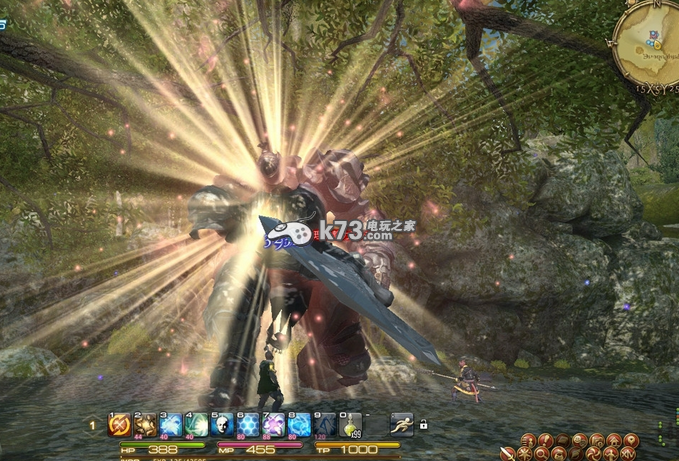Select the dark blue skill in slot 9
The height and width of the screenshot is (461, 679).
(x=324, y=424)
